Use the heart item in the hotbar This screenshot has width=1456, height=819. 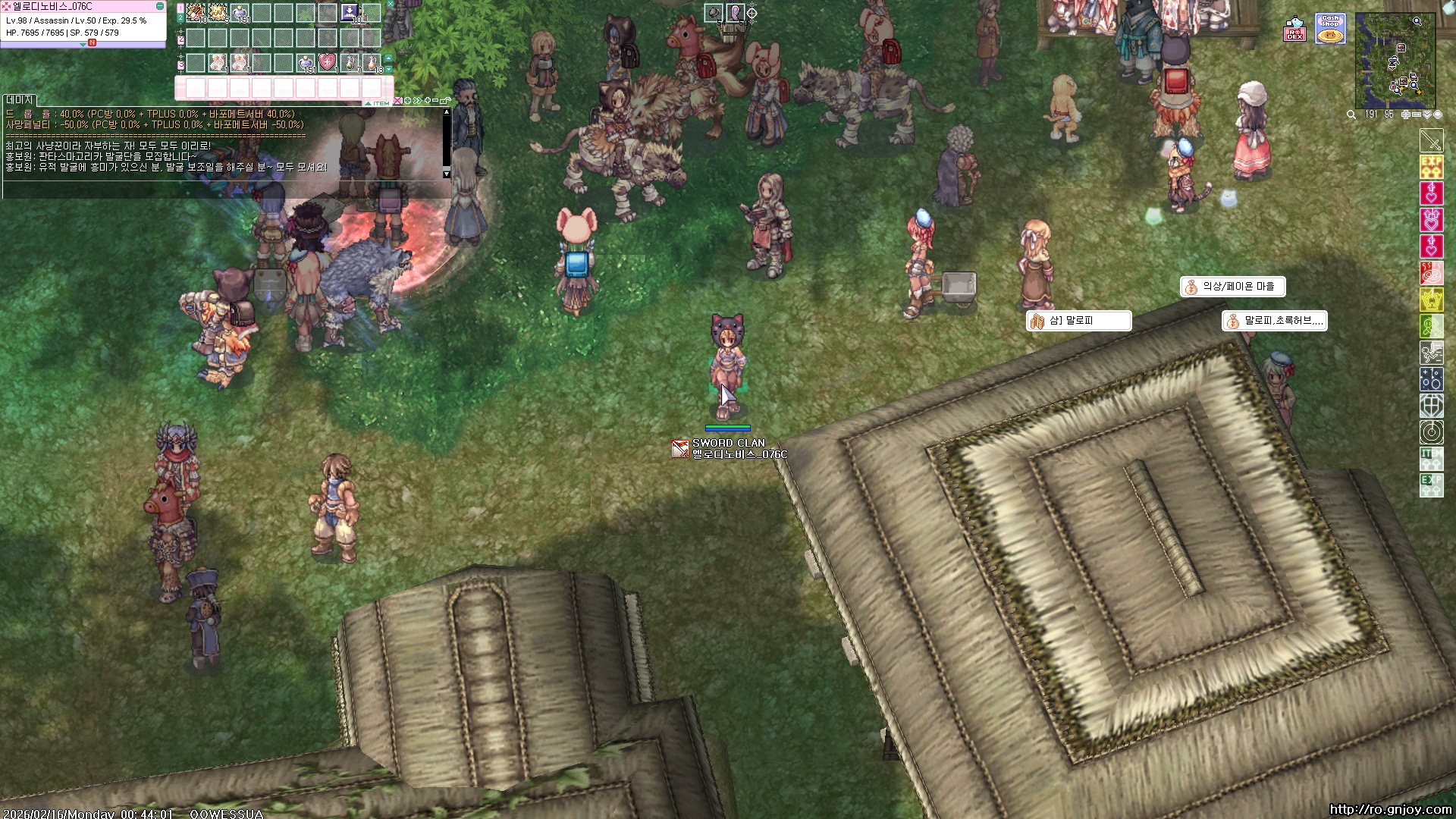click(327, 62)
